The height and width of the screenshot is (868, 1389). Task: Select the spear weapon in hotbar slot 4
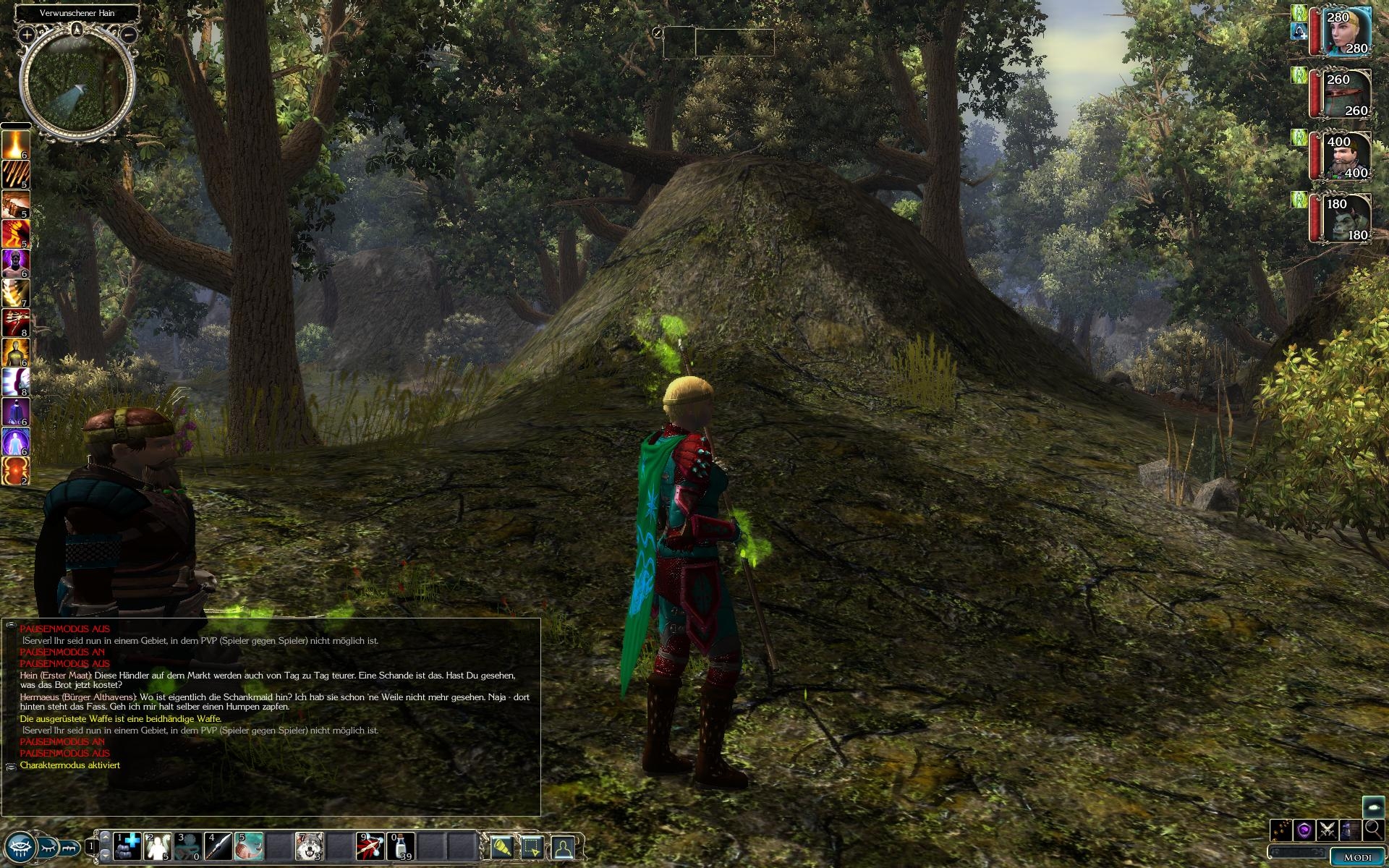point(218,846)
